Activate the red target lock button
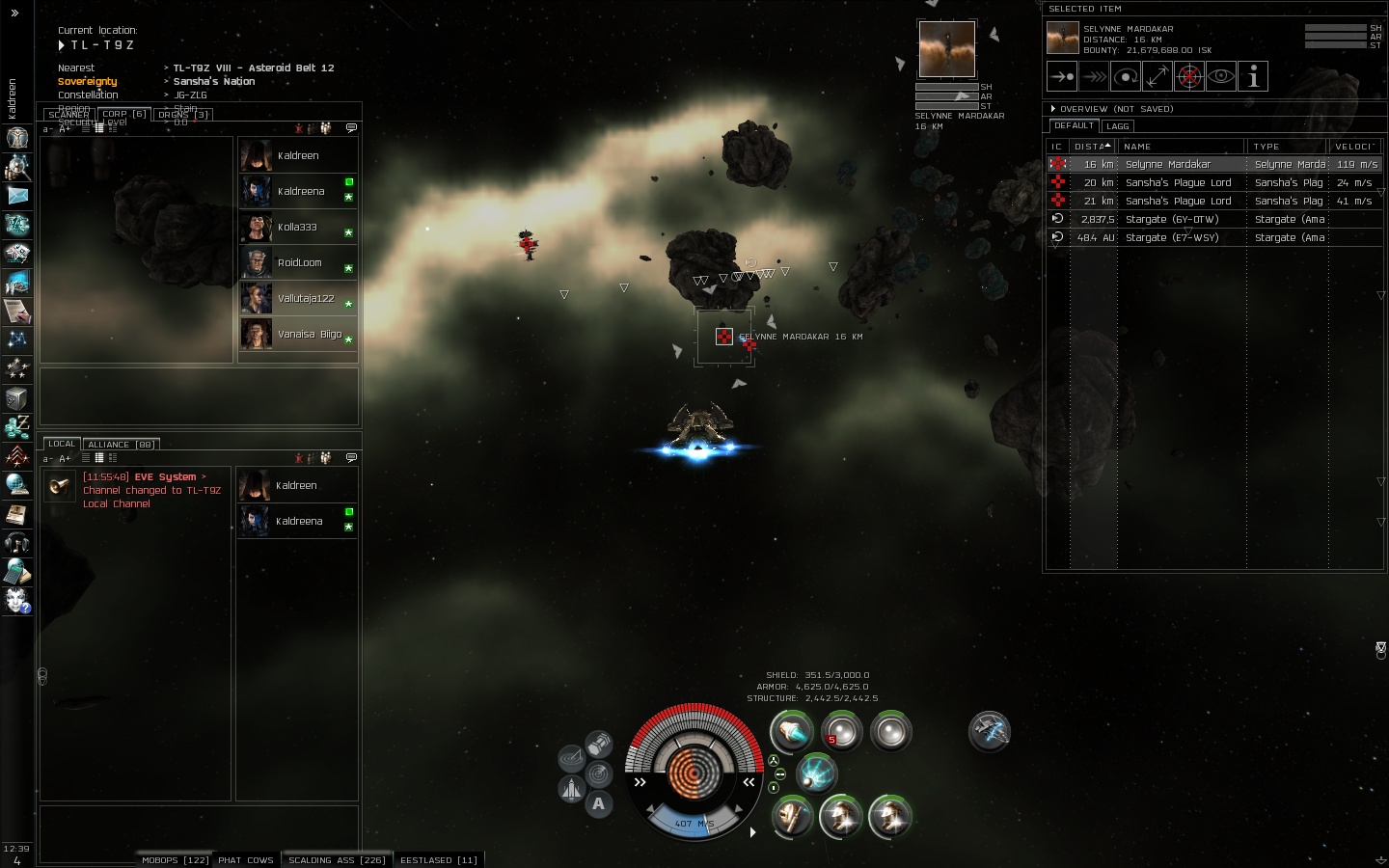 coord(1189,77)
